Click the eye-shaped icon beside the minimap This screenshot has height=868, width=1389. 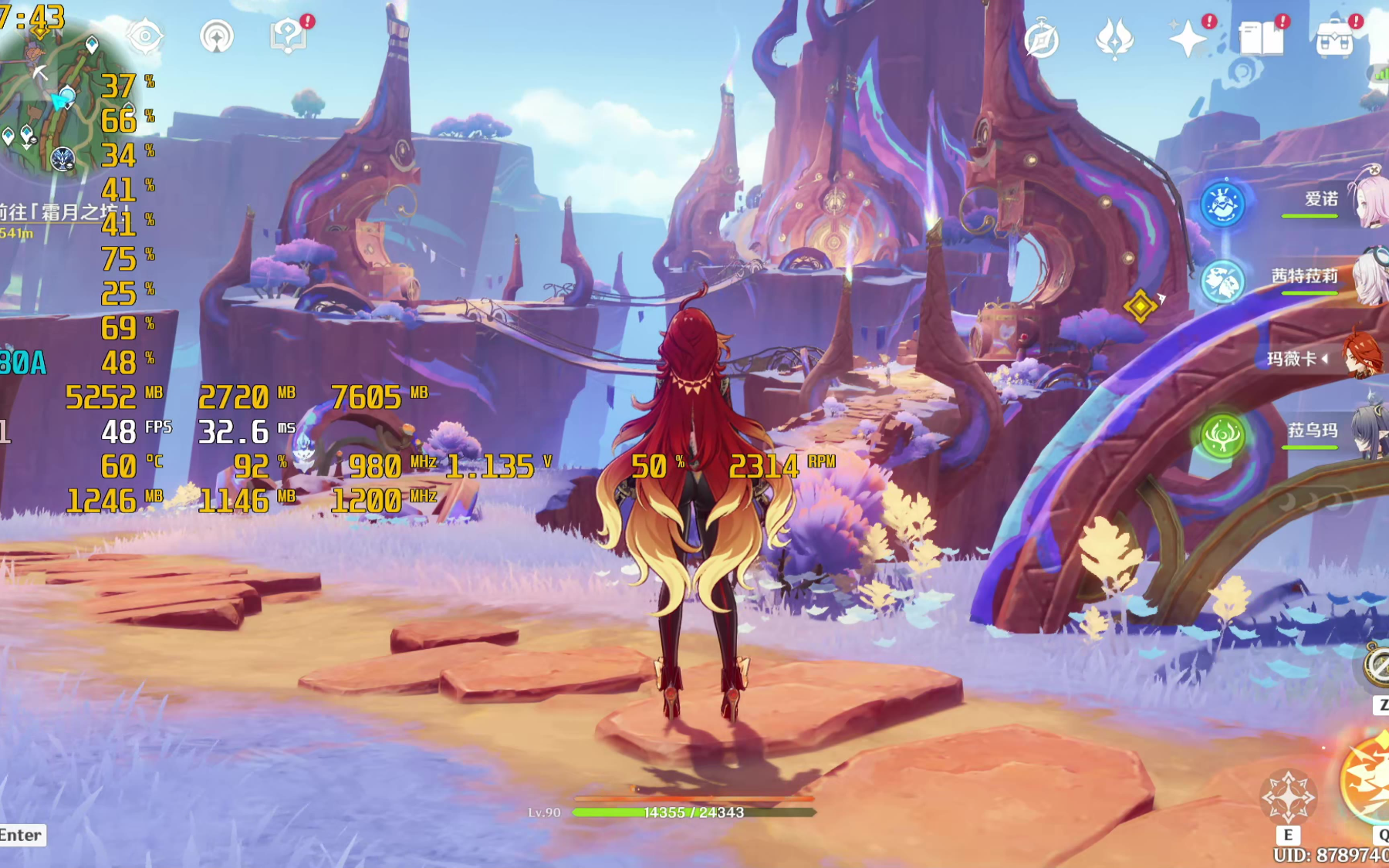pos(145,36)
